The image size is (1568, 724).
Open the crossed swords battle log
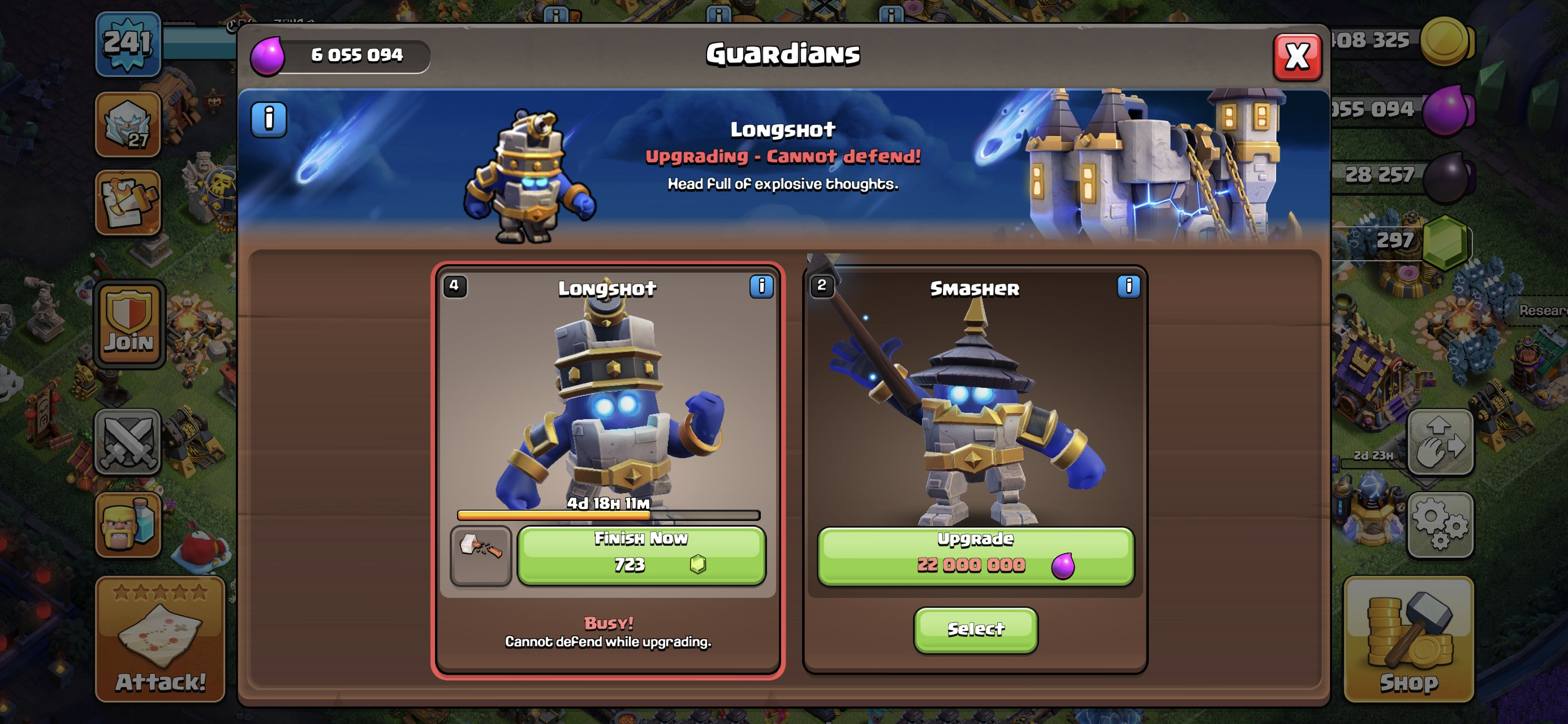(x=128, y=441)
